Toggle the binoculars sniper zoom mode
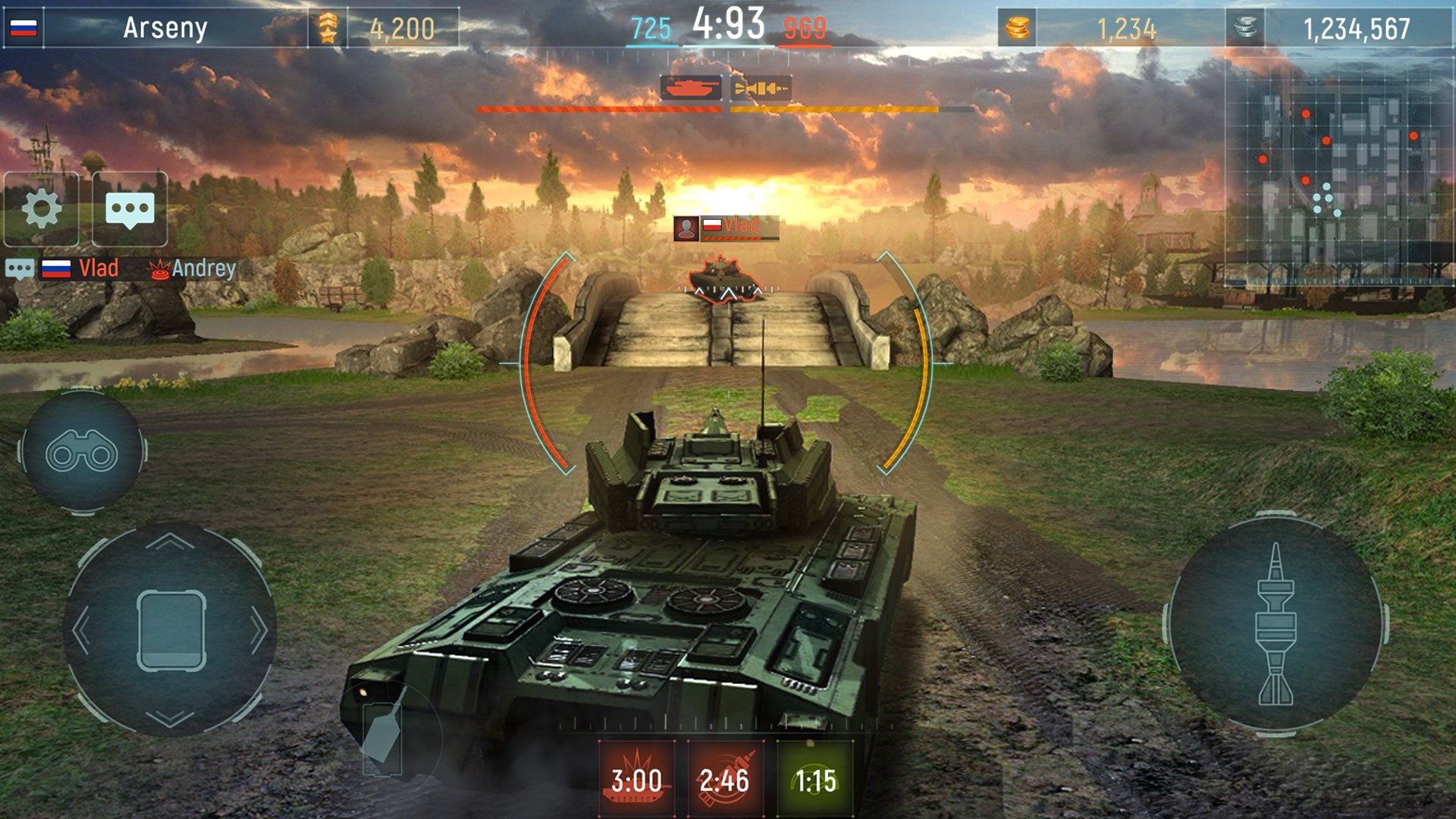 click(x=83, y=454)
